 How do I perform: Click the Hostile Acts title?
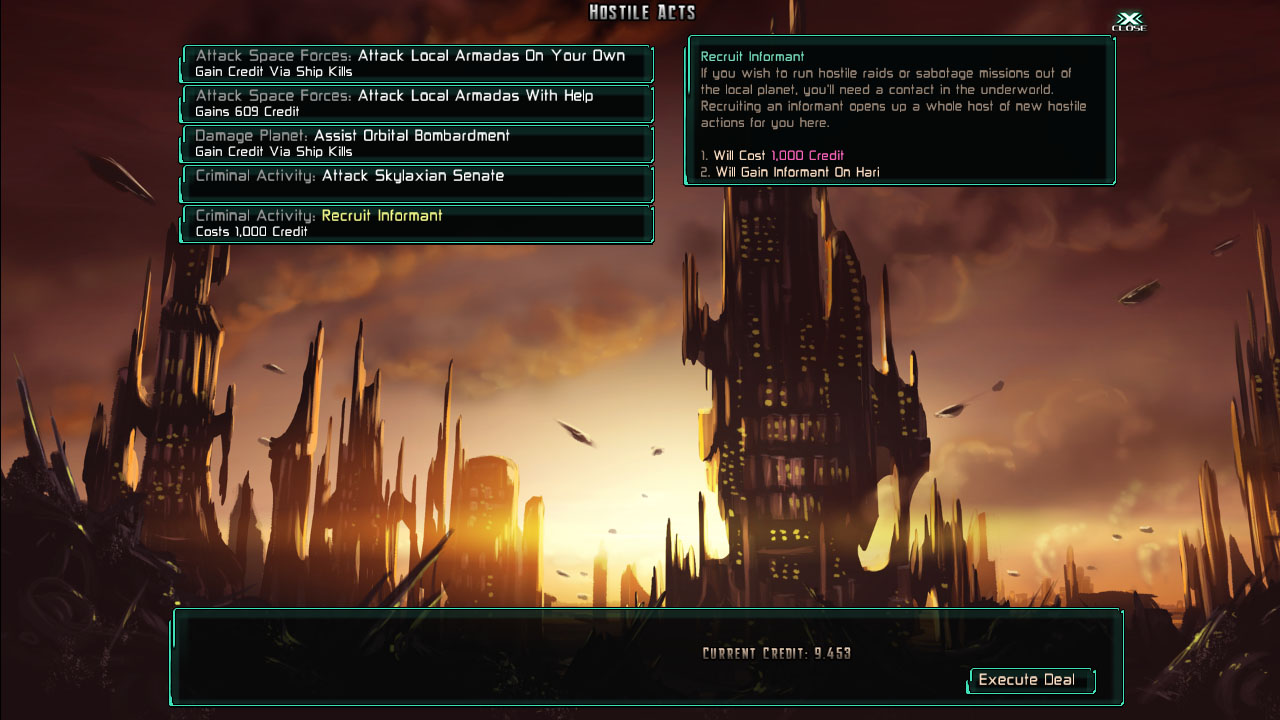640,12
